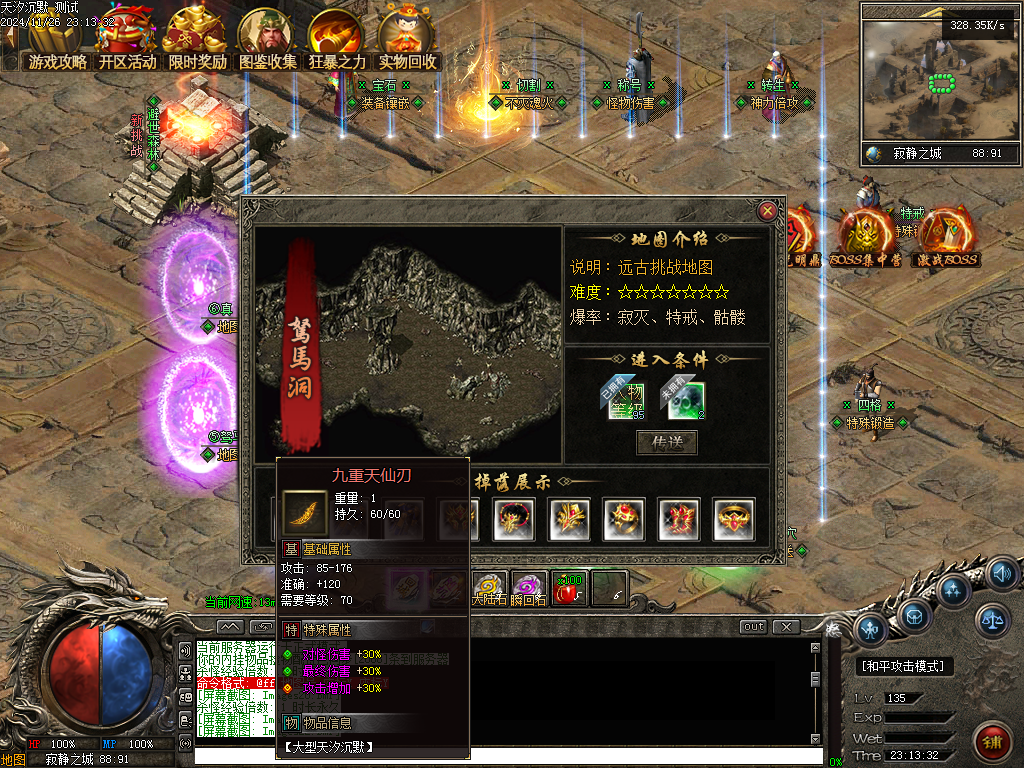The height and width of the screenshot is (768, 1024).
Task: Close the 驾马洞 map info window
Action: coord(767,211)
